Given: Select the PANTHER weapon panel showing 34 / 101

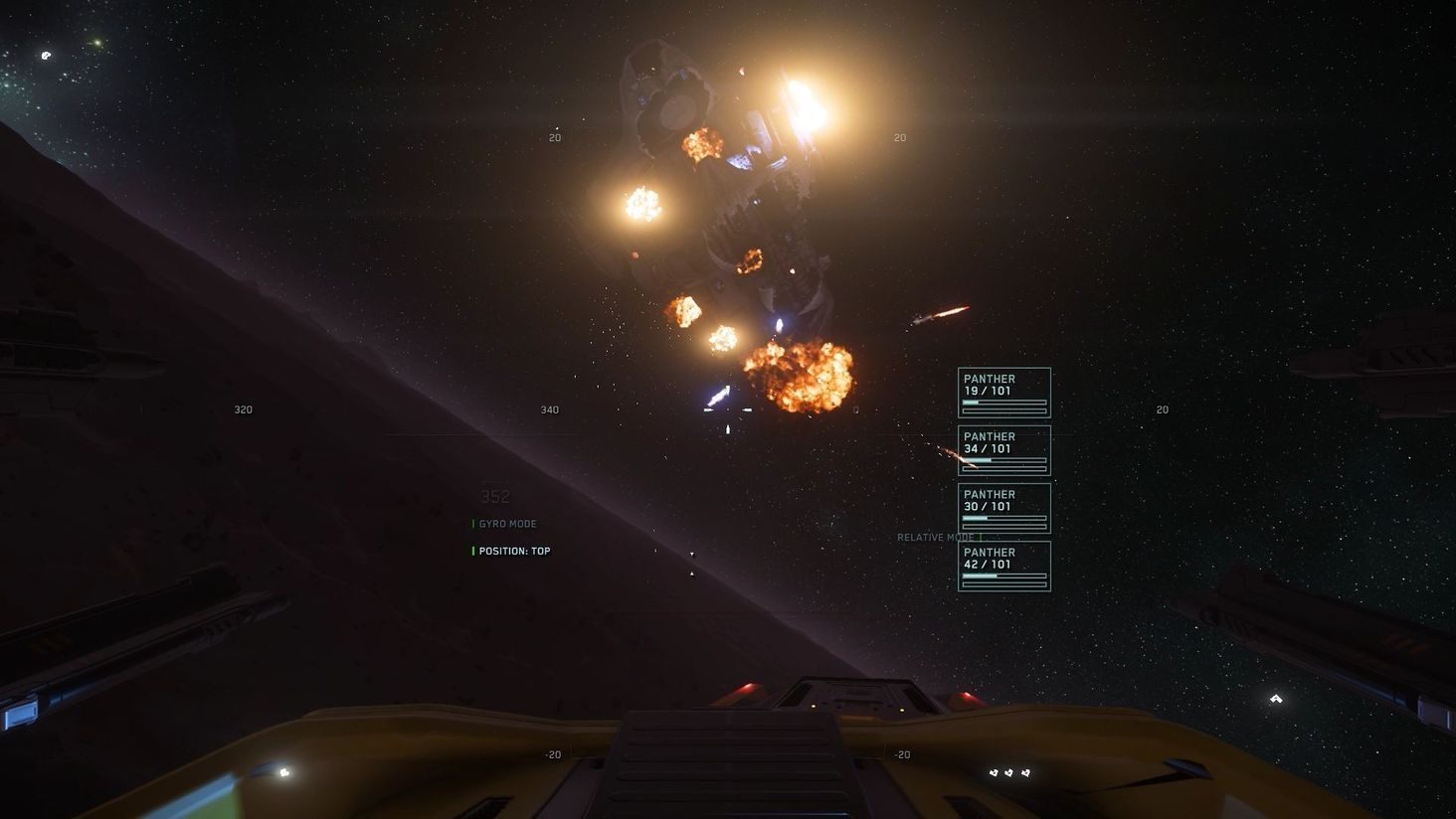Looking at the screenshot, I should (1003, 450).
